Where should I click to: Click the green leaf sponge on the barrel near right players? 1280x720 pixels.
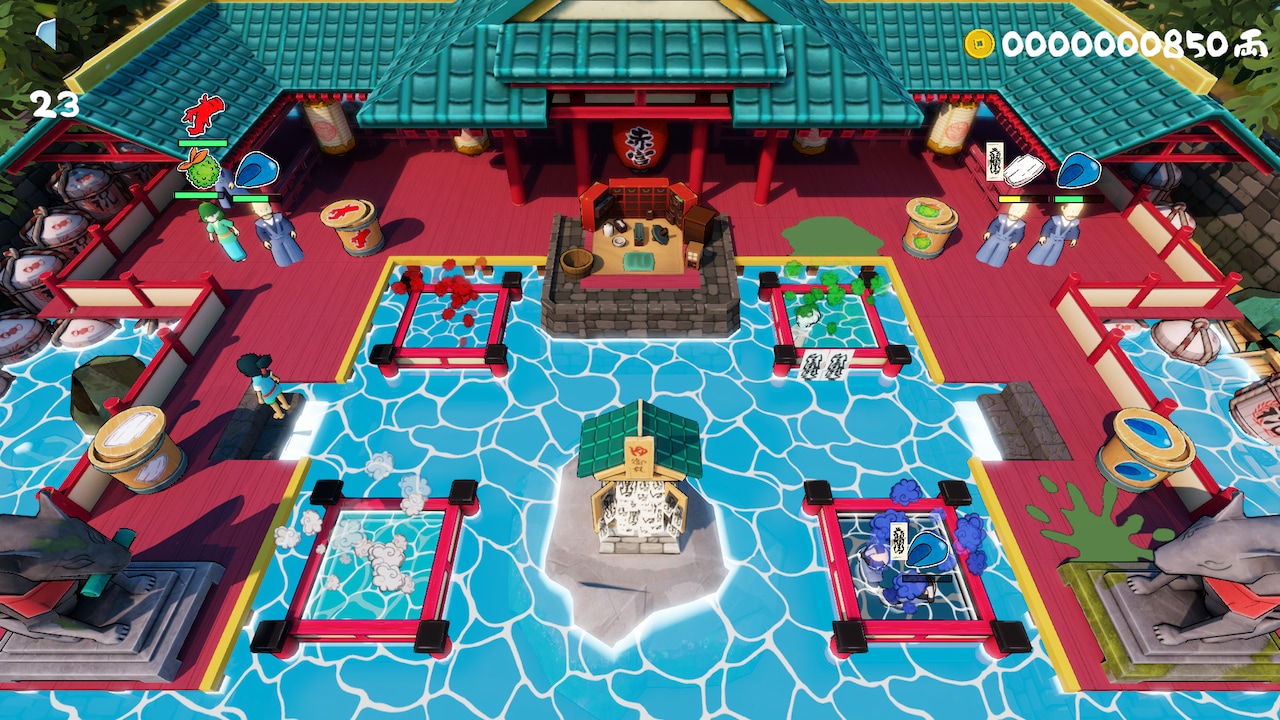[927, 213]
